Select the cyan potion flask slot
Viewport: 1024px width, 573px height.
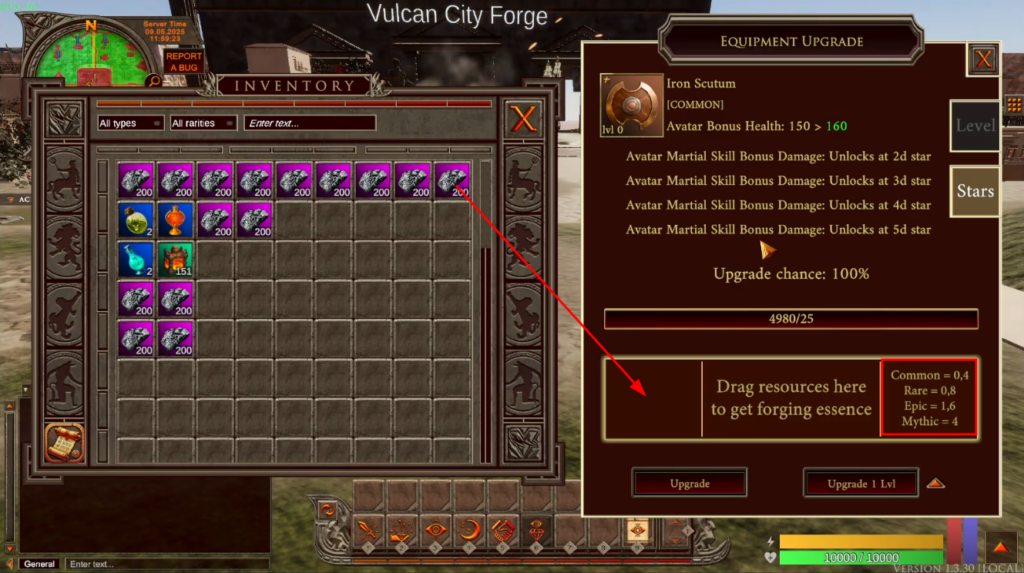(x=137, y=259)
